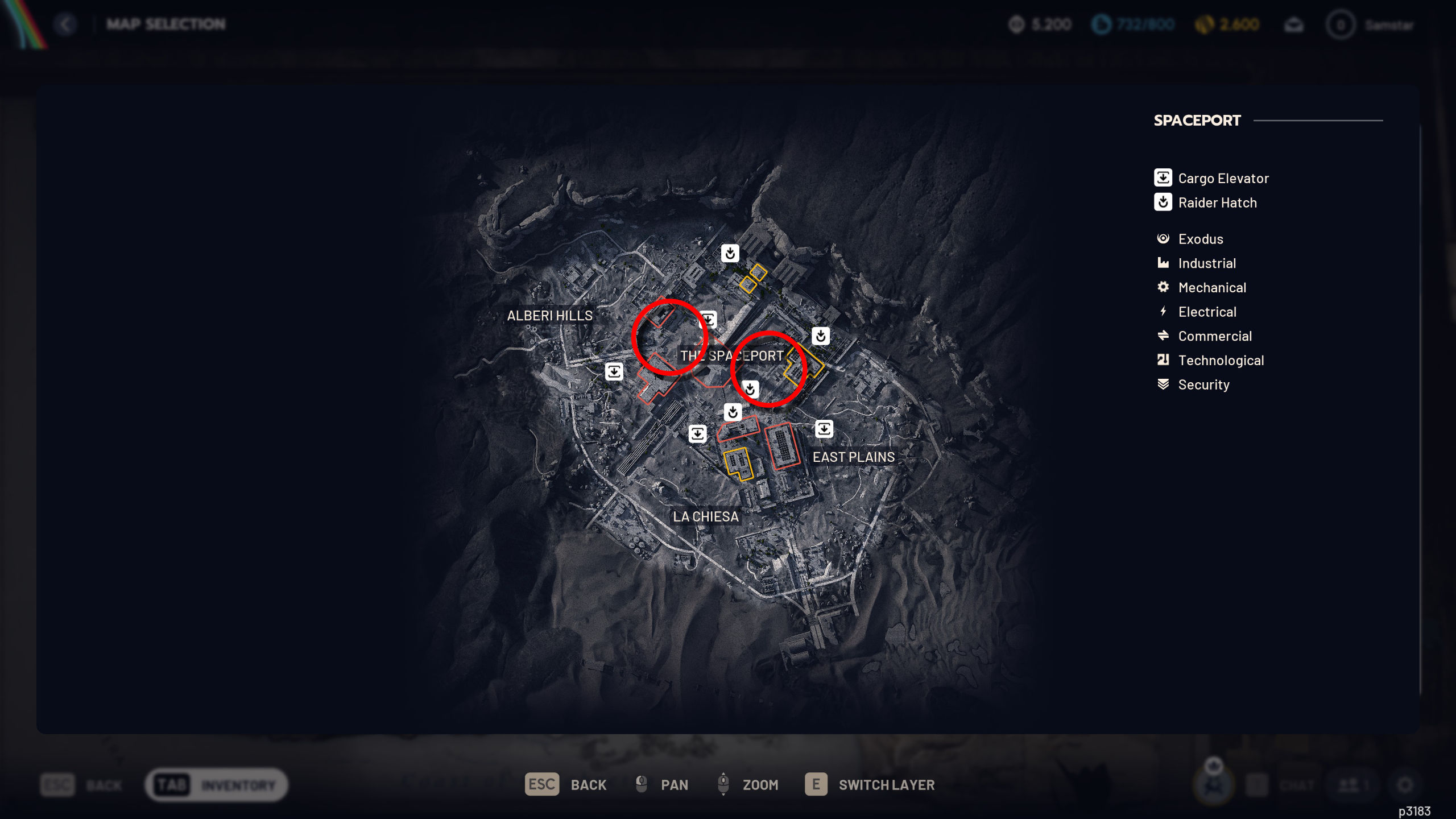Image resolution: width=1456 pixels, height=819 pixels.
Task: Open the settings gear icon
Action: (x=1405, y=785)
